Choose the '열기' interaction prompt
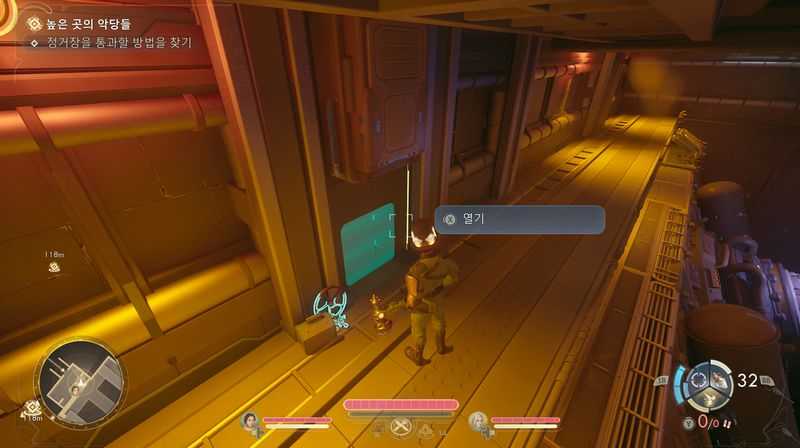Screen dimensions: 800x448 pyautogui.click(x=519, y=219)
